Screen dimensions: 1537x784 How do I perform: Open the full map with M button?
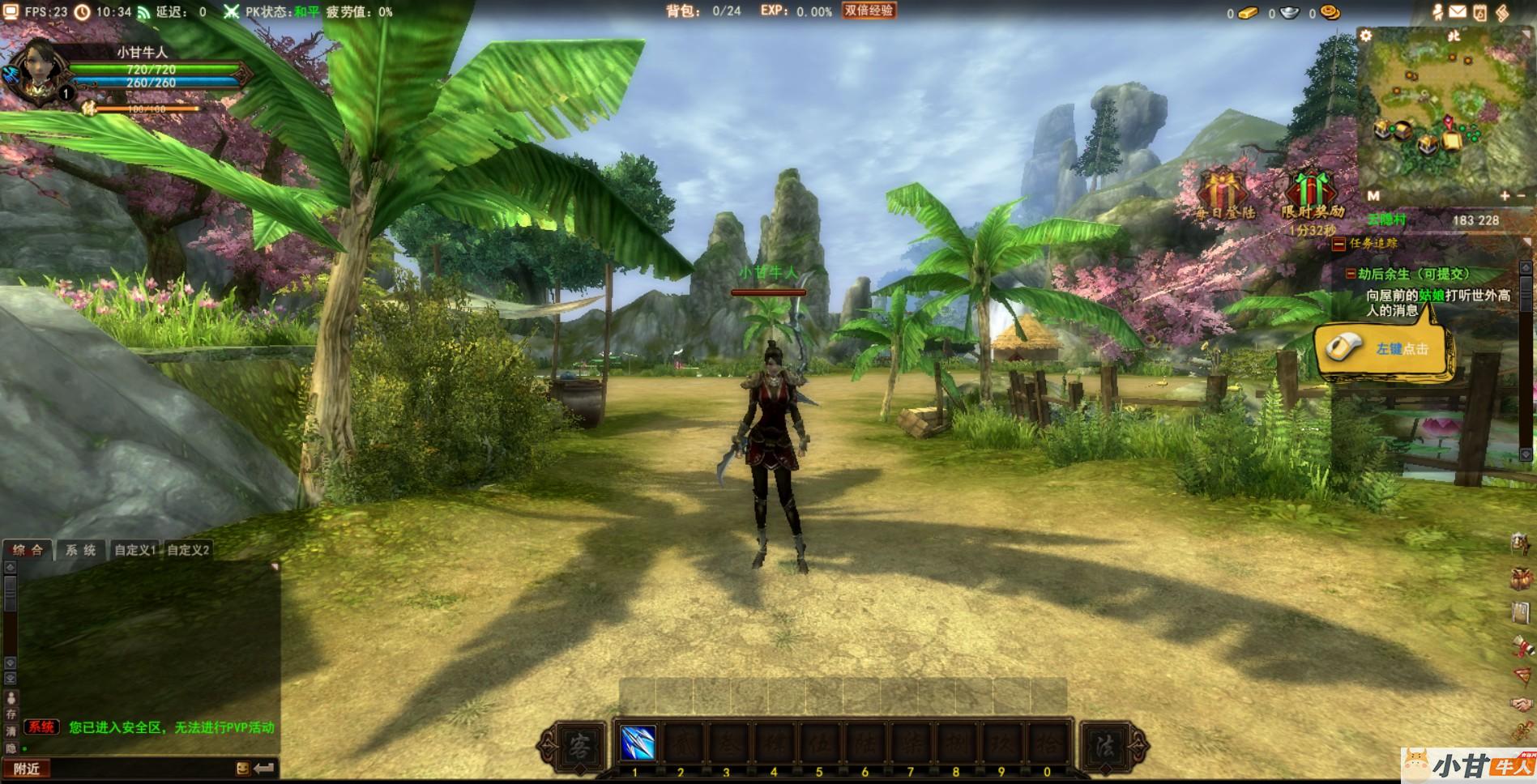1373,195
